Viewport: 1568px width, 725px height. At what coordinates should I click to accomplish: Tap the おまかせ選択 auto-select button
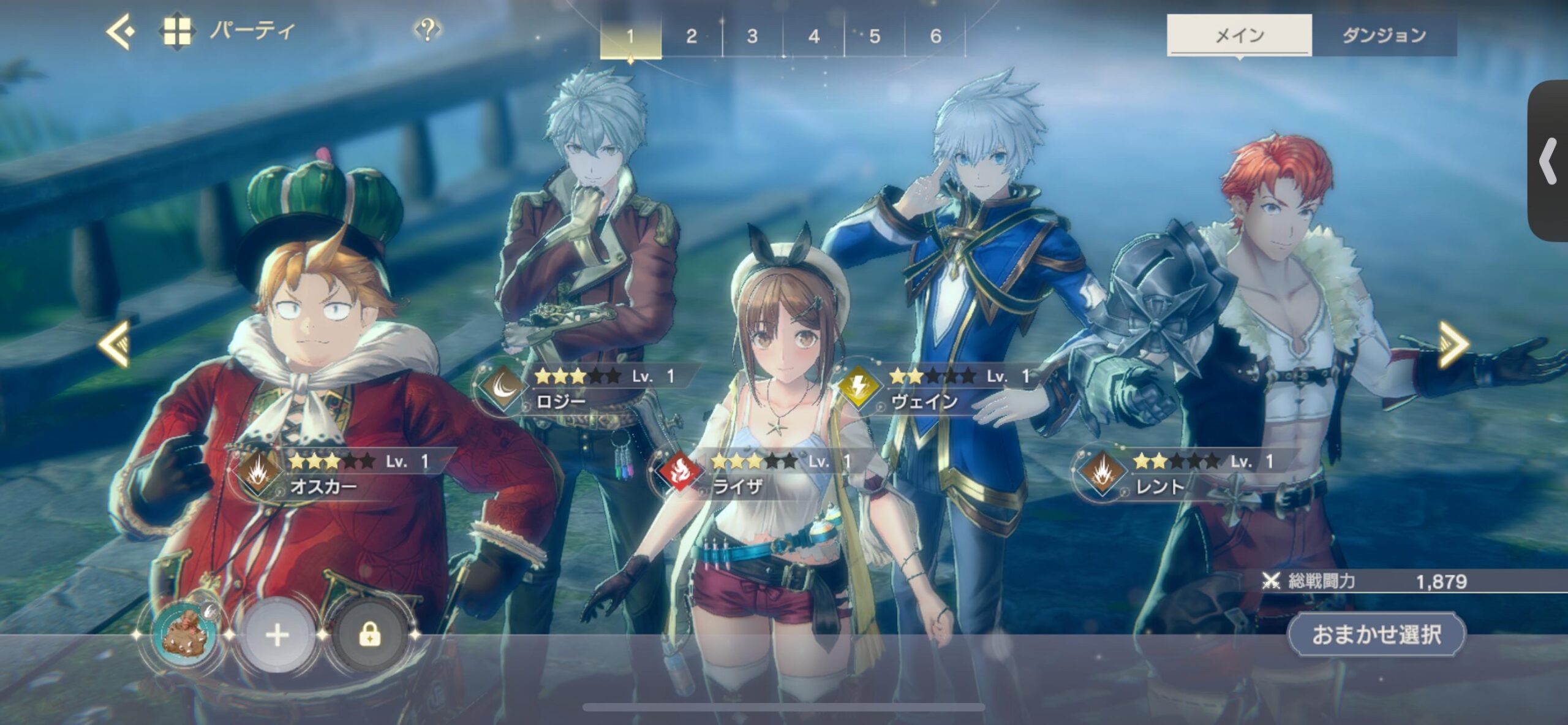tap(1376, 634)
